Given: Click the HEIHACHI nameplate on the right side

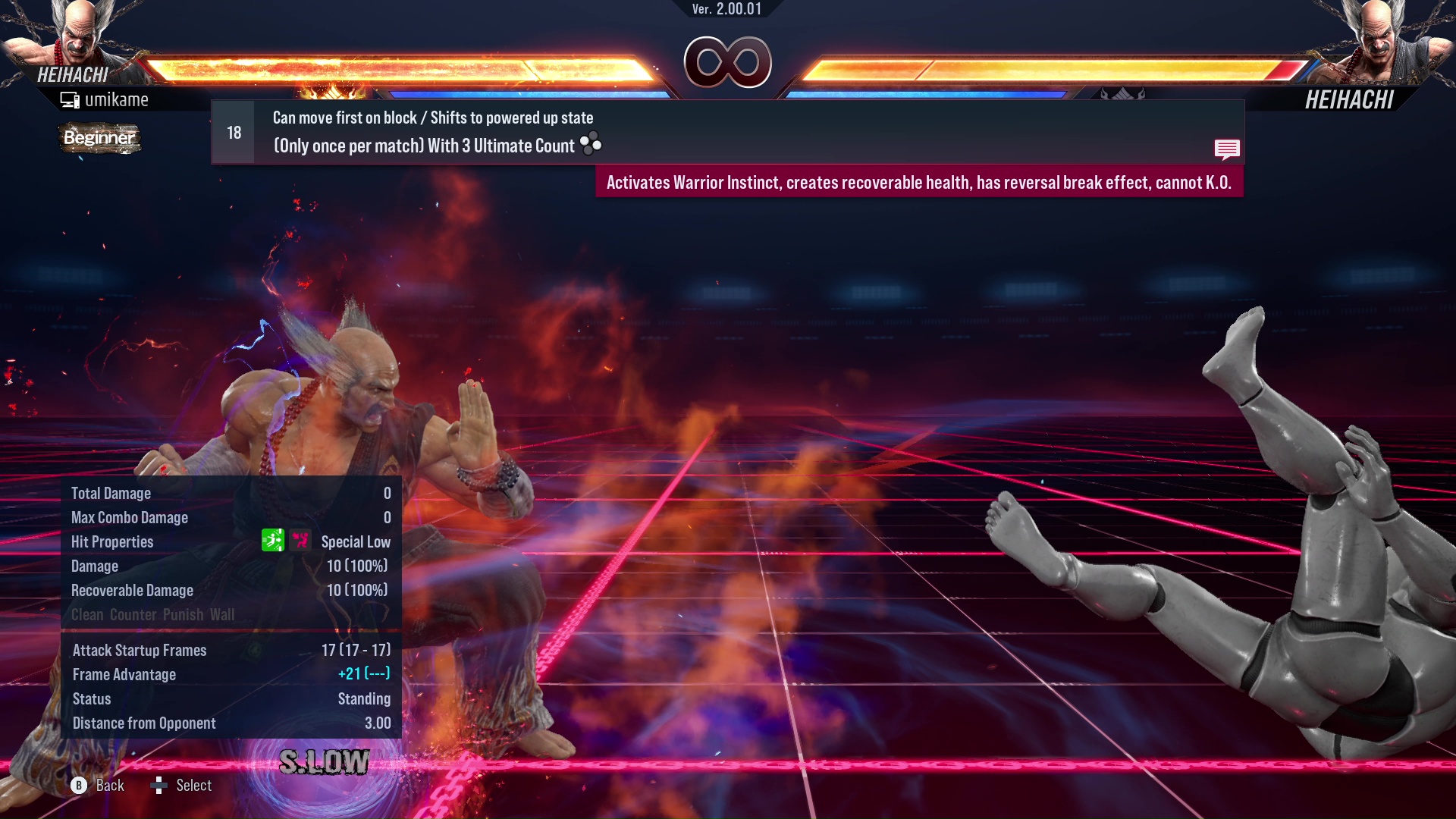Looking at the screenshot, I should [1349, 99].
